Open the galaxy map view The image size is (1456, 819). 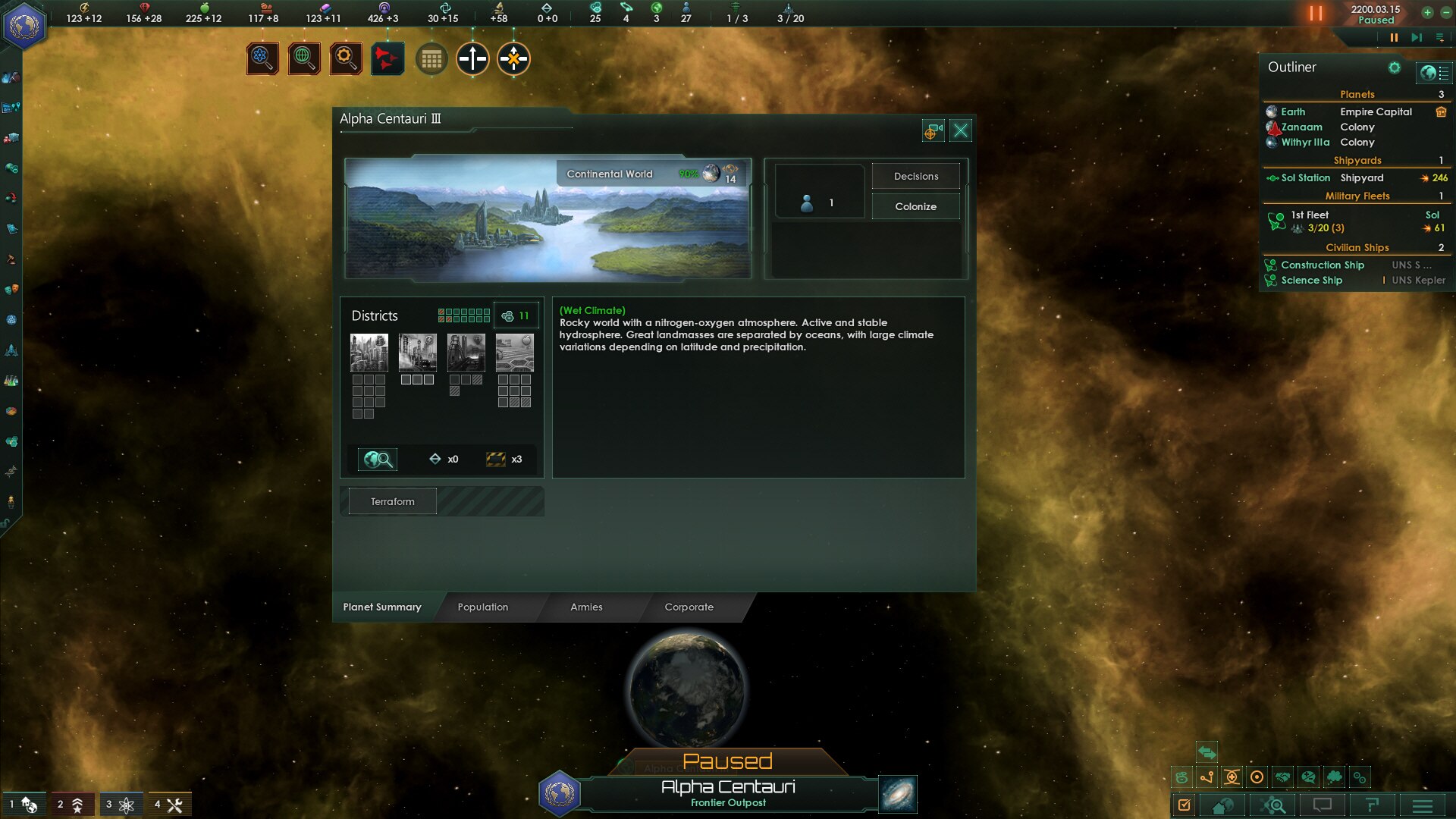pos(898,794)
